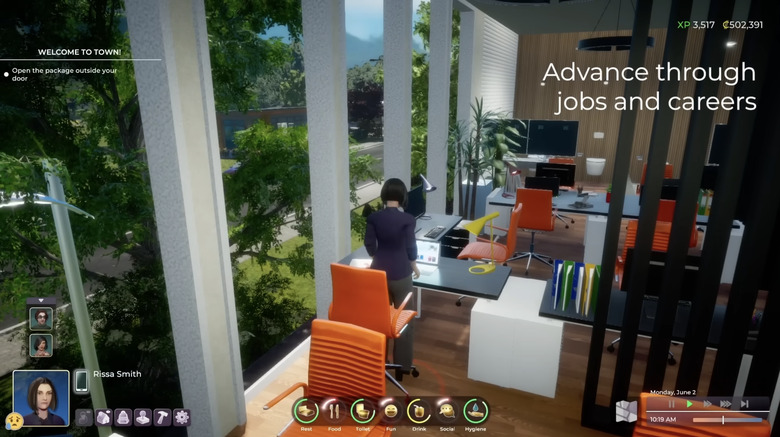
Task: Switch to the household member wearing sunglasses
Action: 41,318
